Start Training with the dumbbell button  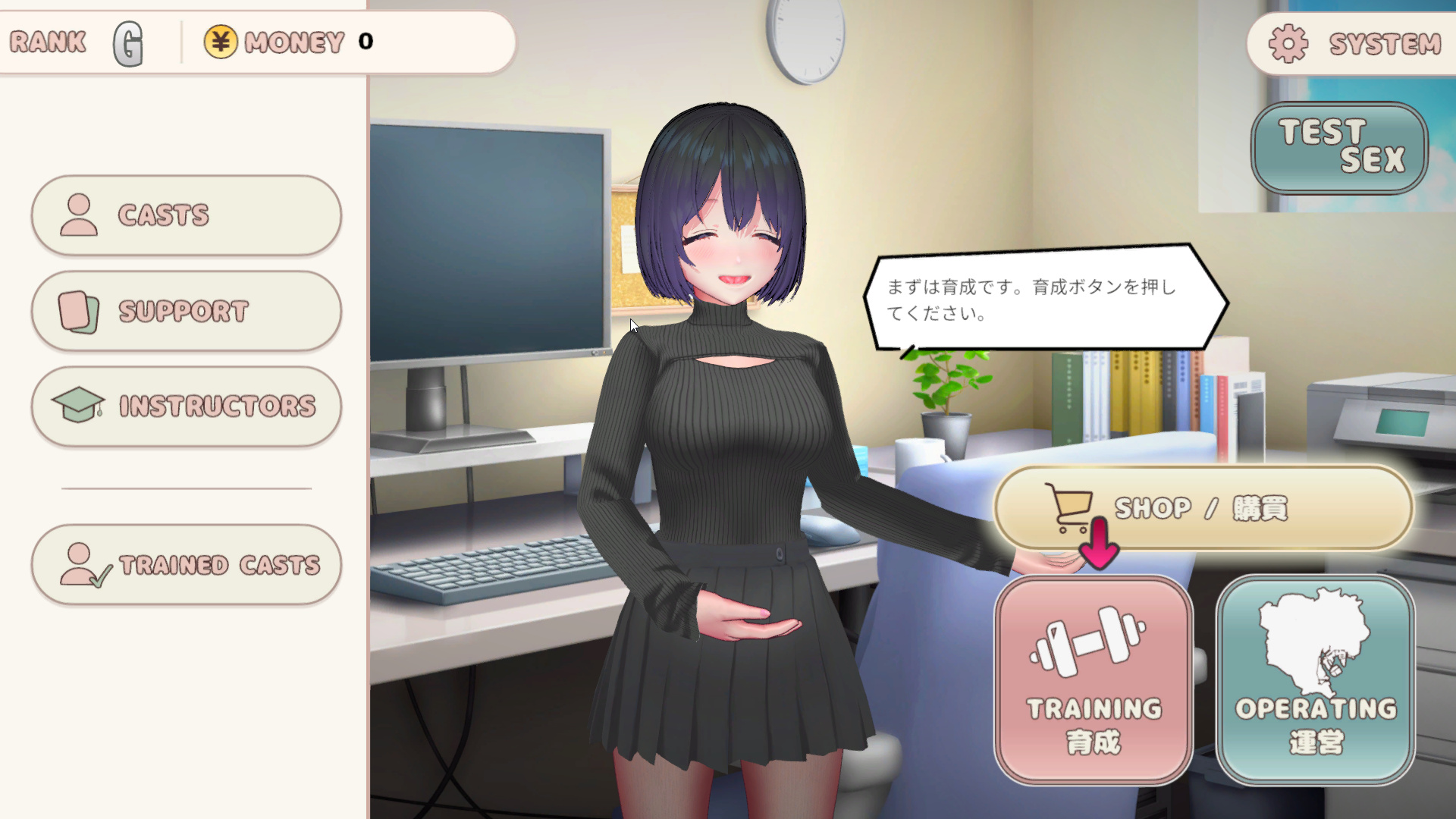(x=1094, y=679)
